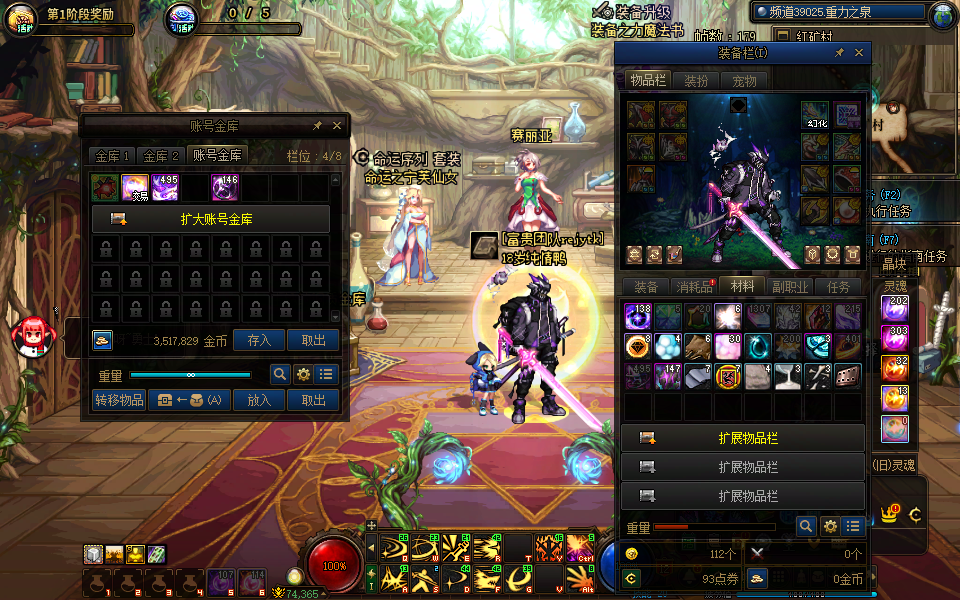Image resolution: width=960 pixels, height=600 pixels.
Task: Click the inventory's gear settings icon
Action: (x=830, y=526)
